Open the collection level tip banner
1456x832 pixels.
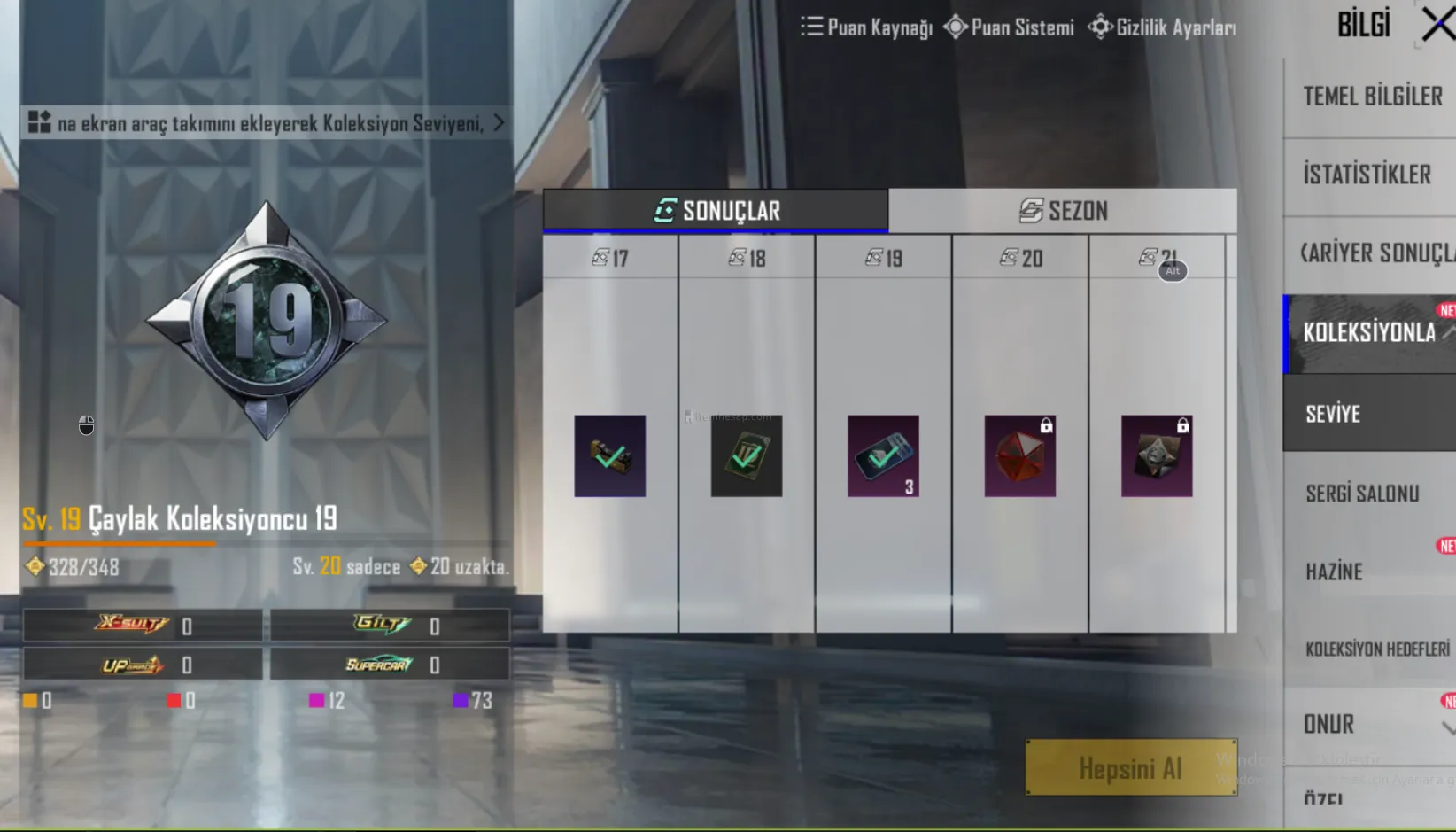[x=267, y=123]
